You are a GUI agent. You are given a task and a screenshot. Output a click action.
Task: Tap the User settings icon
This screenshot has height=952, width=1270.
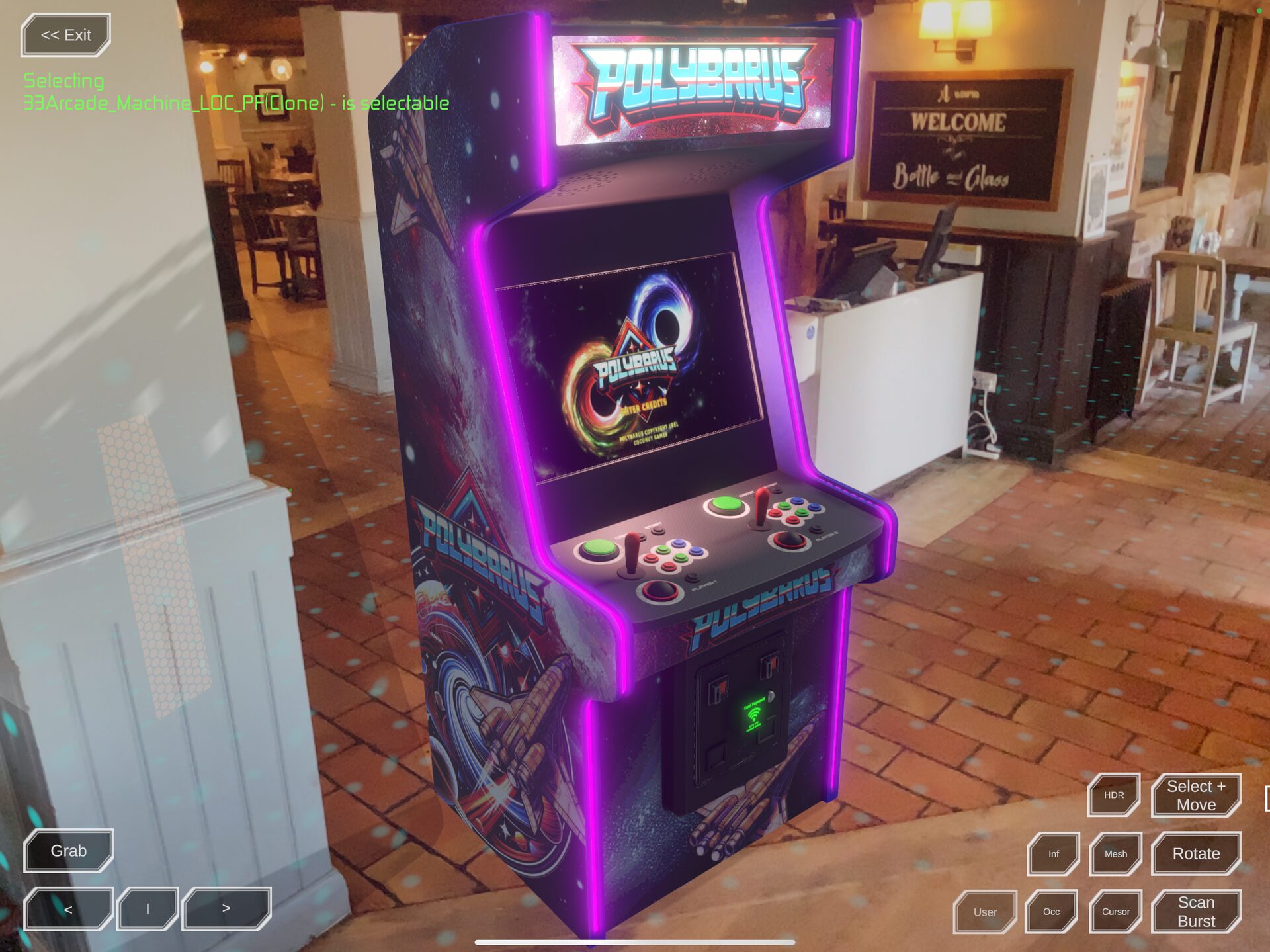[x=985, y=911]
